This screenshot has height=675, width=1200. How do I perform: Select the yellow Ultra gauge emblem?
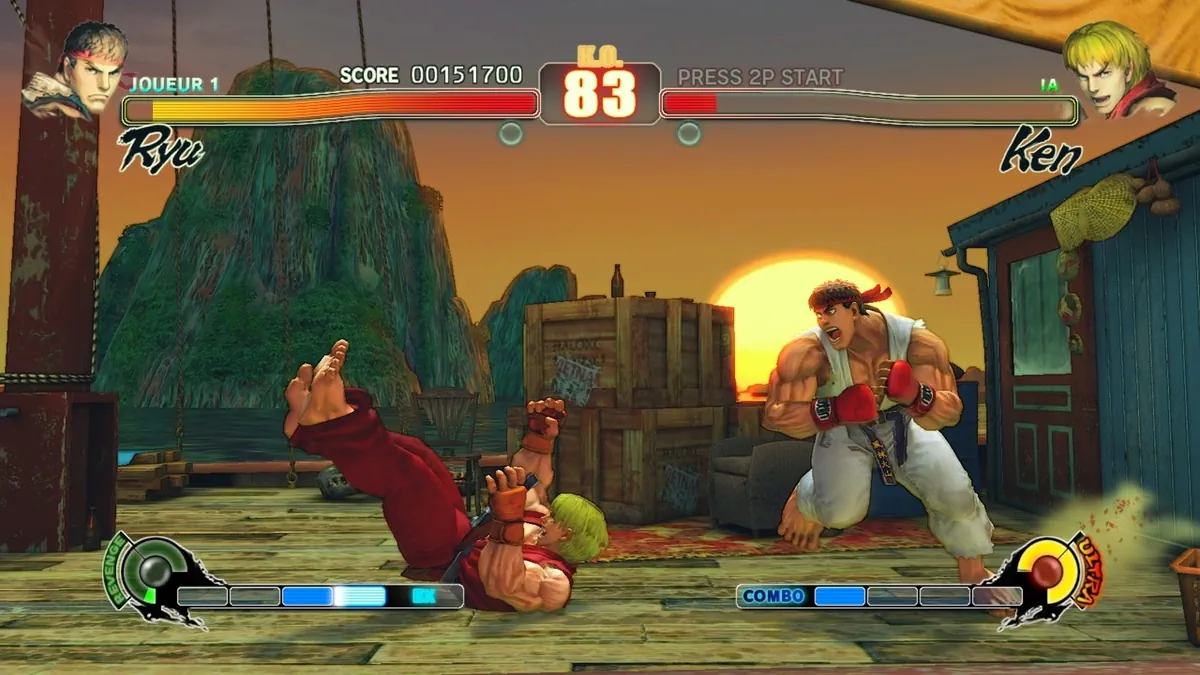tap(1049, 573)
